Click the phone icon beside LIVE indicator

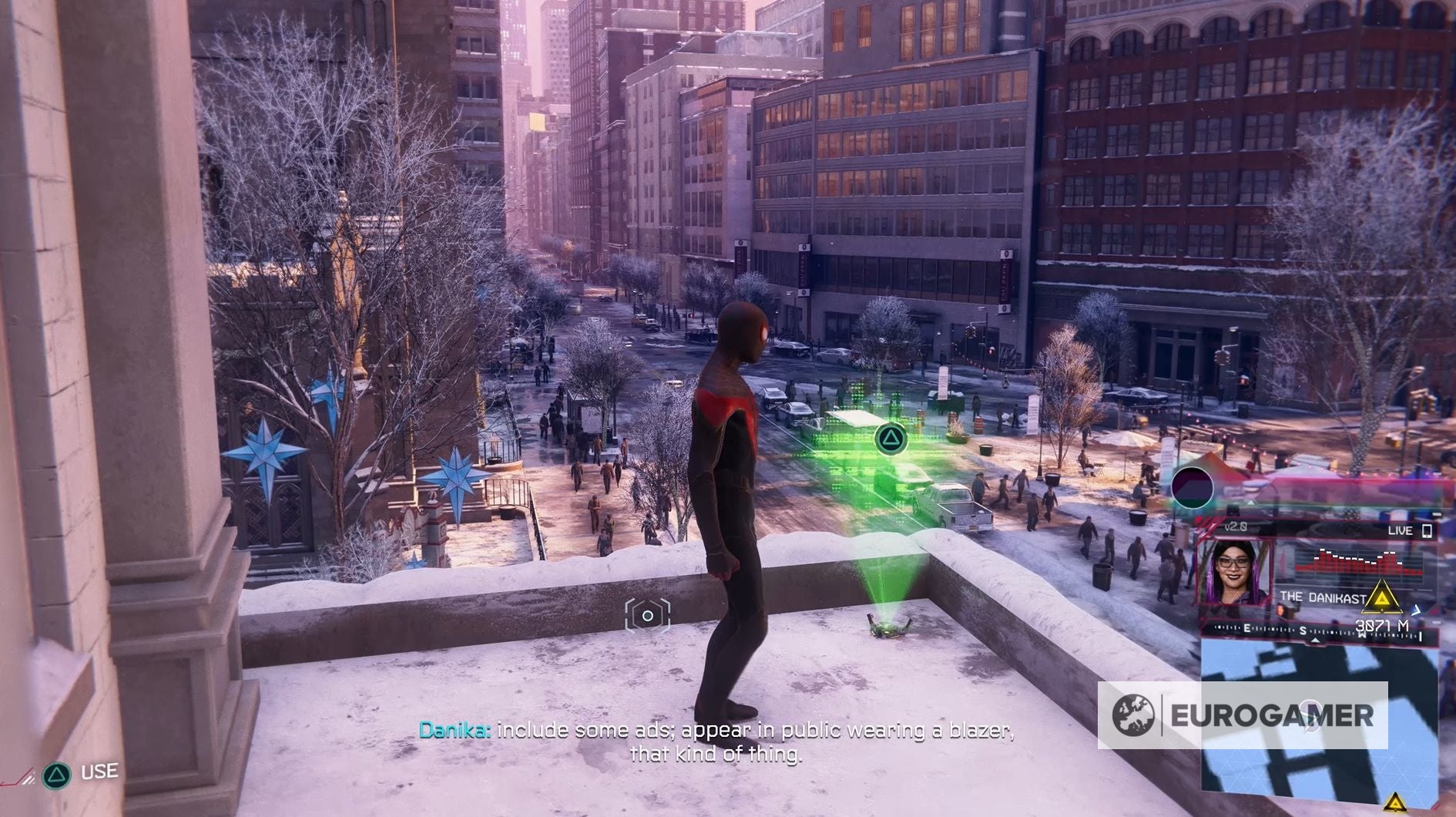(1427, 531)
